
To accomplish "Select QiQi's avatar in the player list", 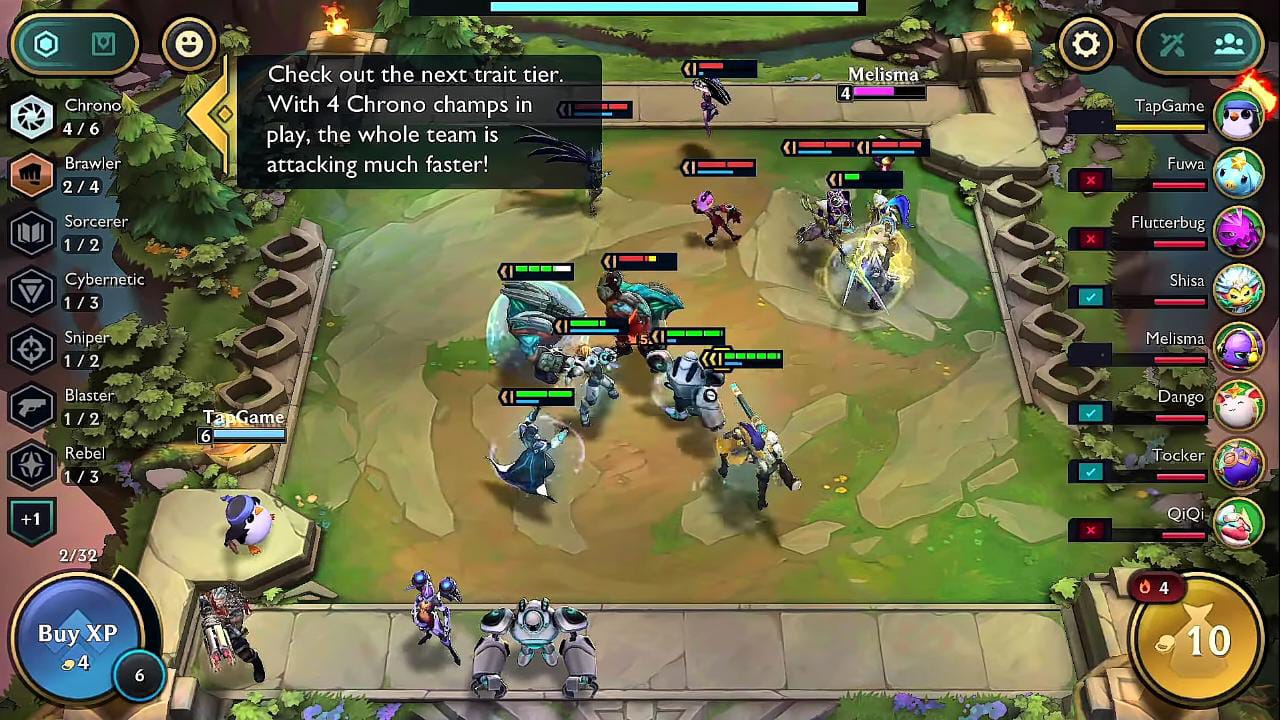I will click(1238, 521).
